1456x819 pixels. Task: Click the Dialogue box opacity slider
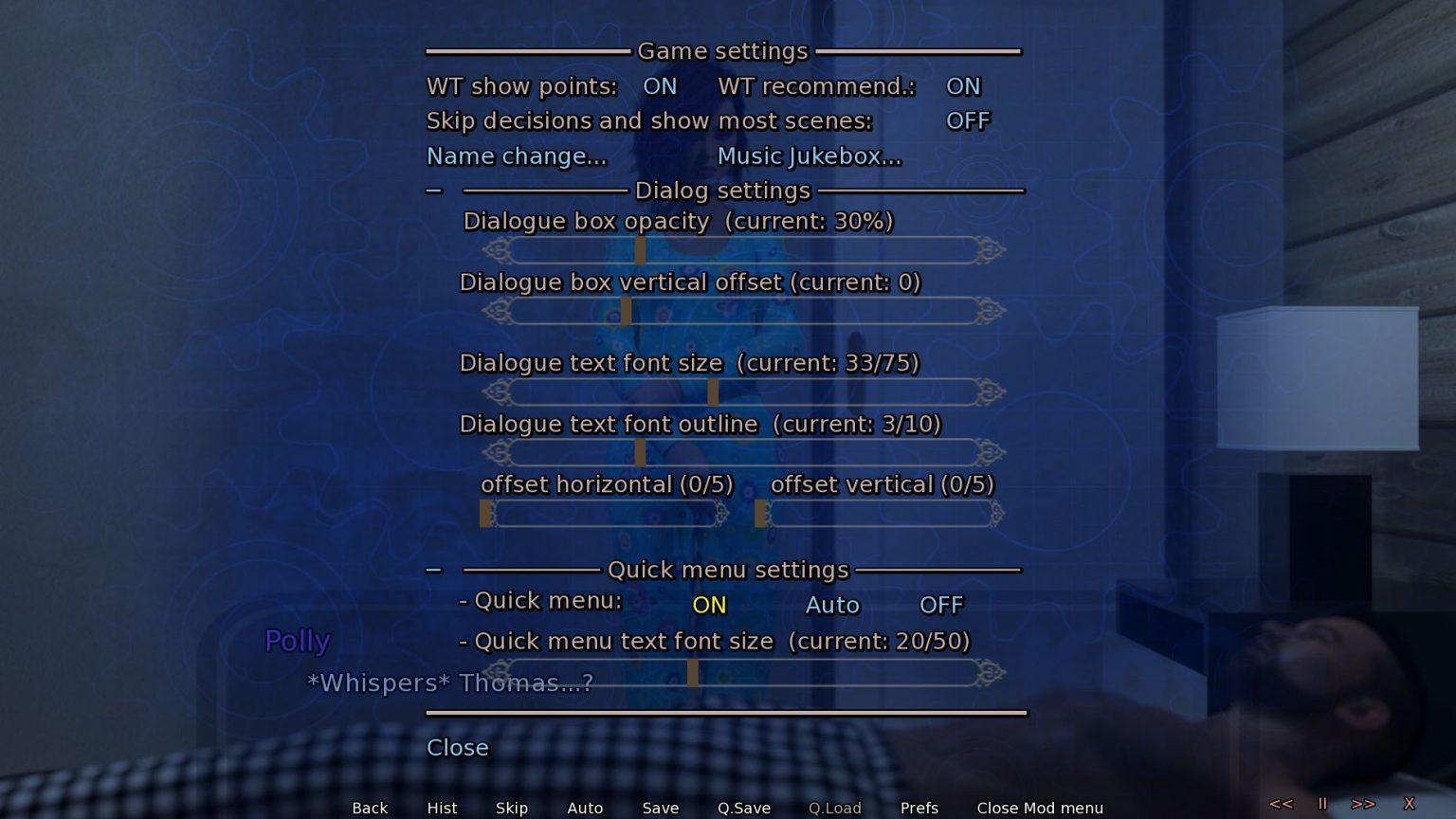[743, 251]
